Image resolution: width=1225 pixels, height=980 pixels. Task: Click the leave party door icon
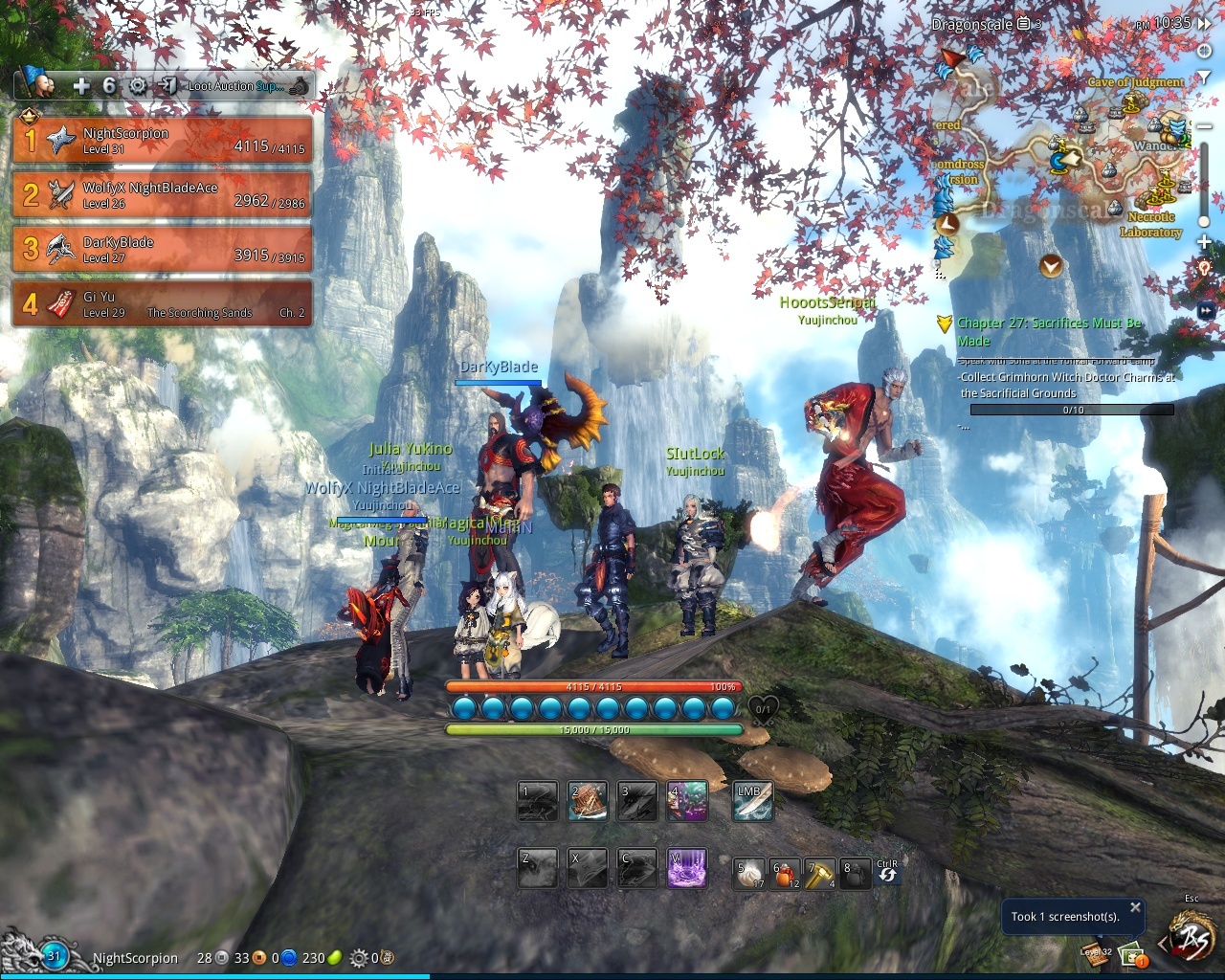coord(167,86)
